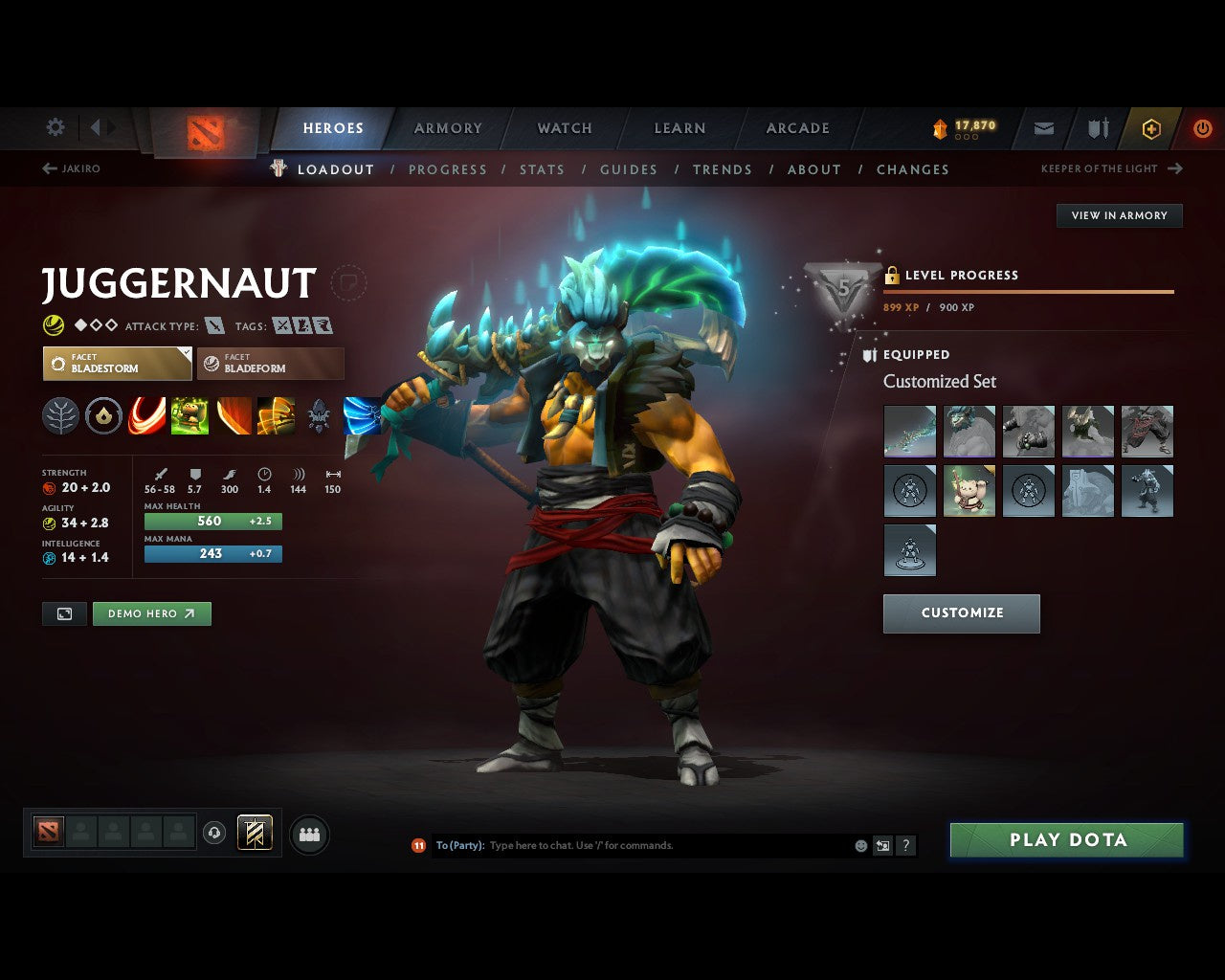Open the voice chat headset icon
The image size is (1225, 980).
[214, 833]
